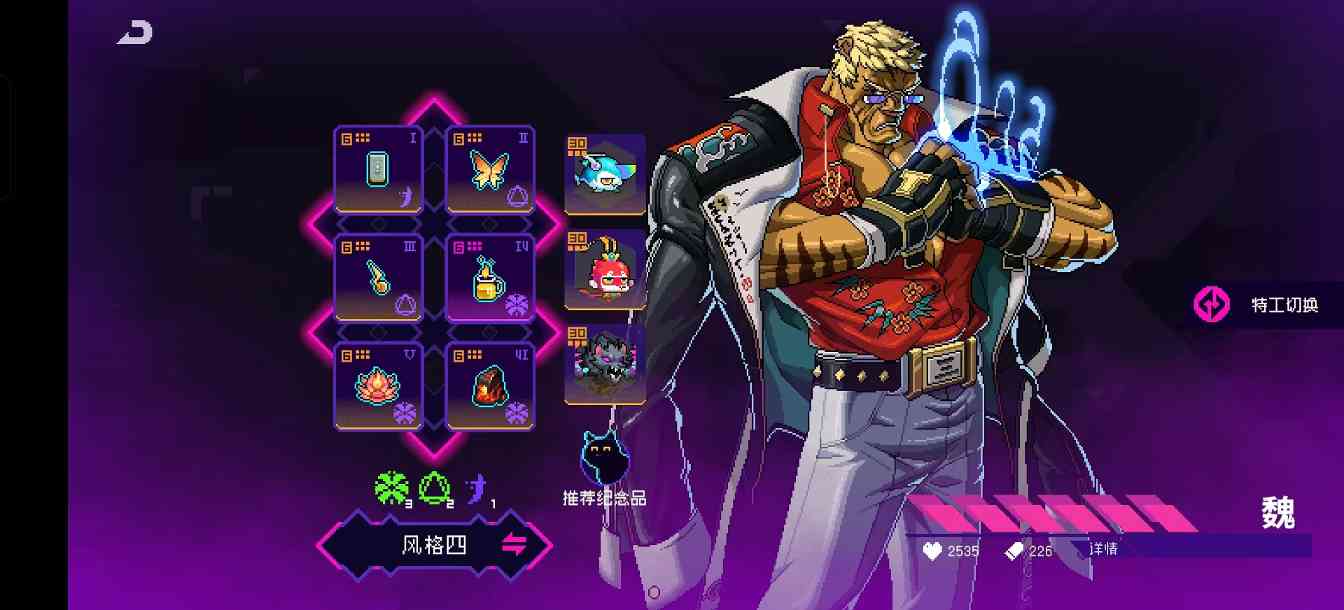Go back using the top-left arrow
Viewport: 1344px width, 610px height.
(135, 33)
